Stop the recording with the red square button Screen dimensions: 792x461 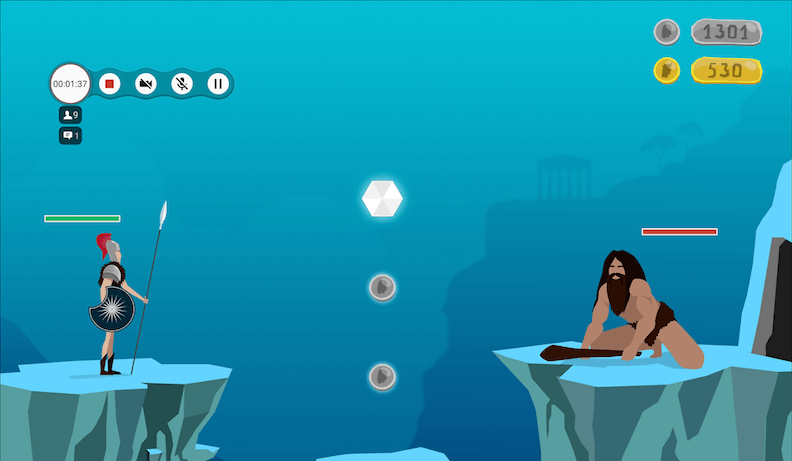(110, 83)
